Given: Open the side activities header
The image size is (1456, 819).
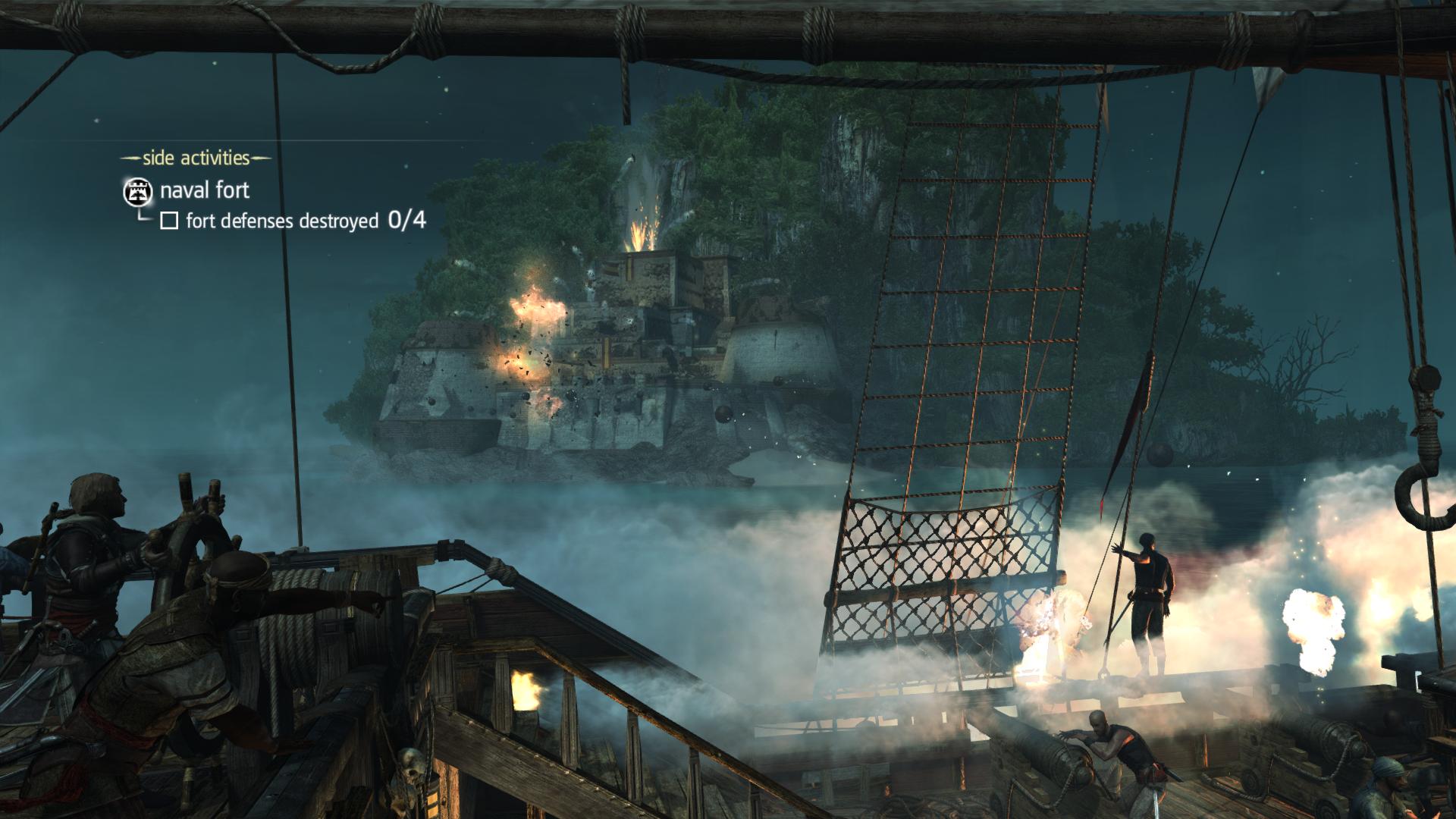Looking at the screenshot, I should click(x=196, y=158).
